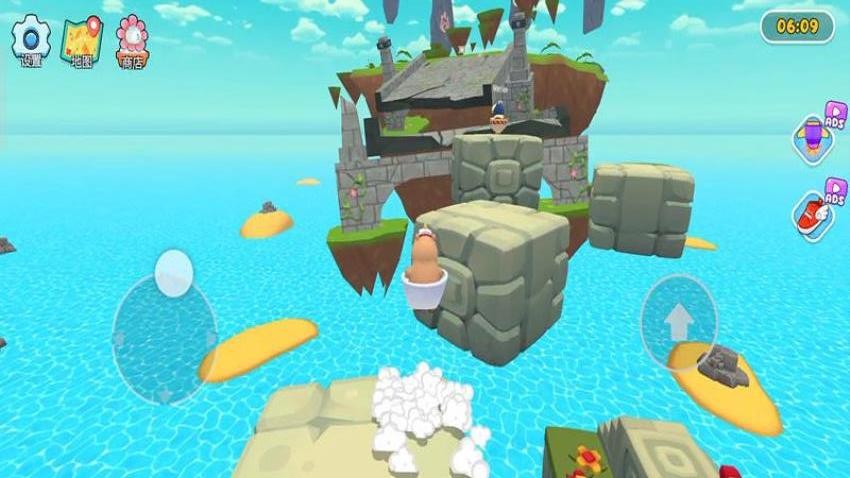Image resolution: width=850 pixels, height=478 pixels.
Task: Activate the purple jetpack ad power-up
Action: pos(814,137)
